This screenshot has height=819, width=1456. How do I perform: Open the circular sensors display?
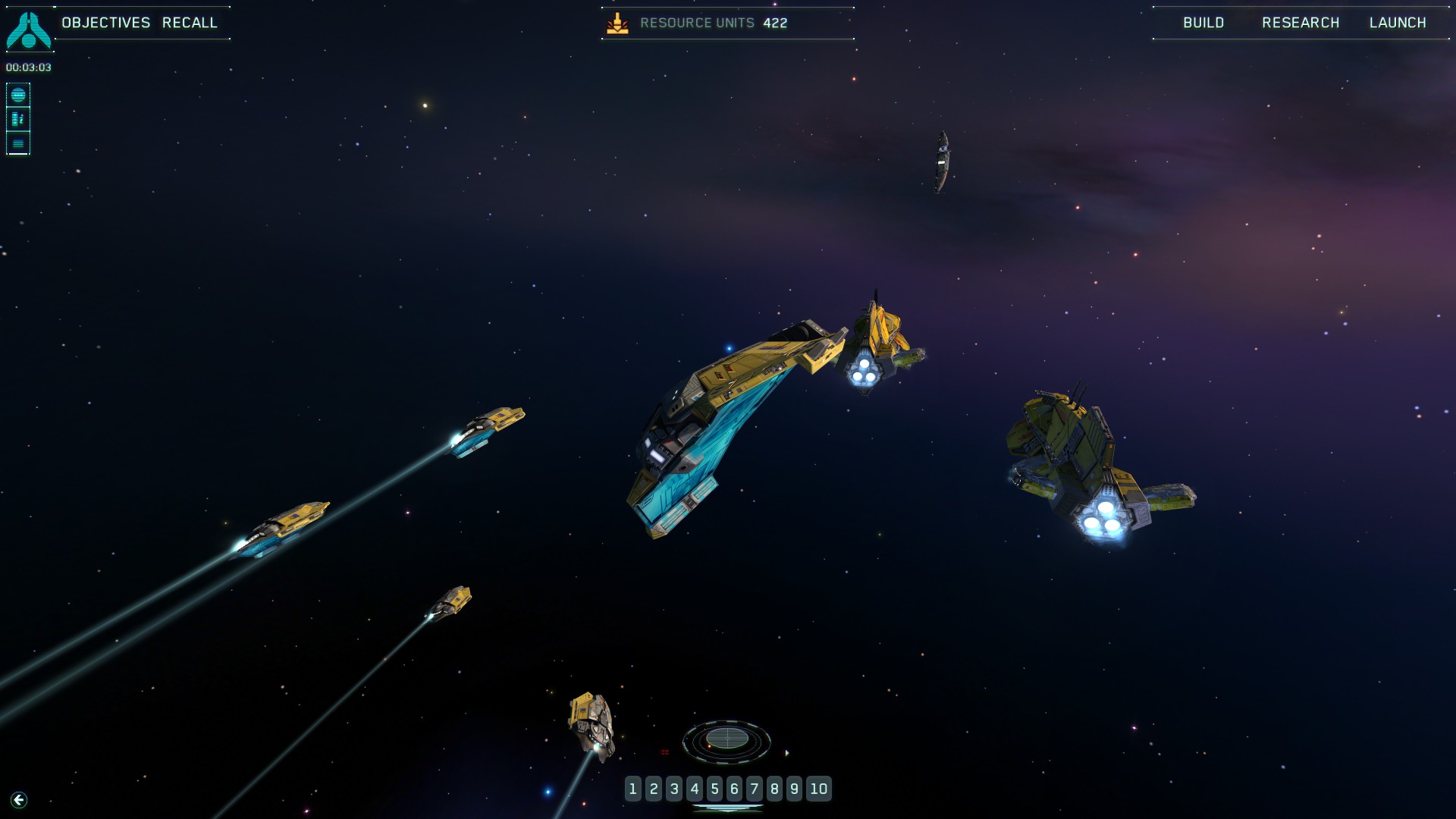(x=726, y=739)
